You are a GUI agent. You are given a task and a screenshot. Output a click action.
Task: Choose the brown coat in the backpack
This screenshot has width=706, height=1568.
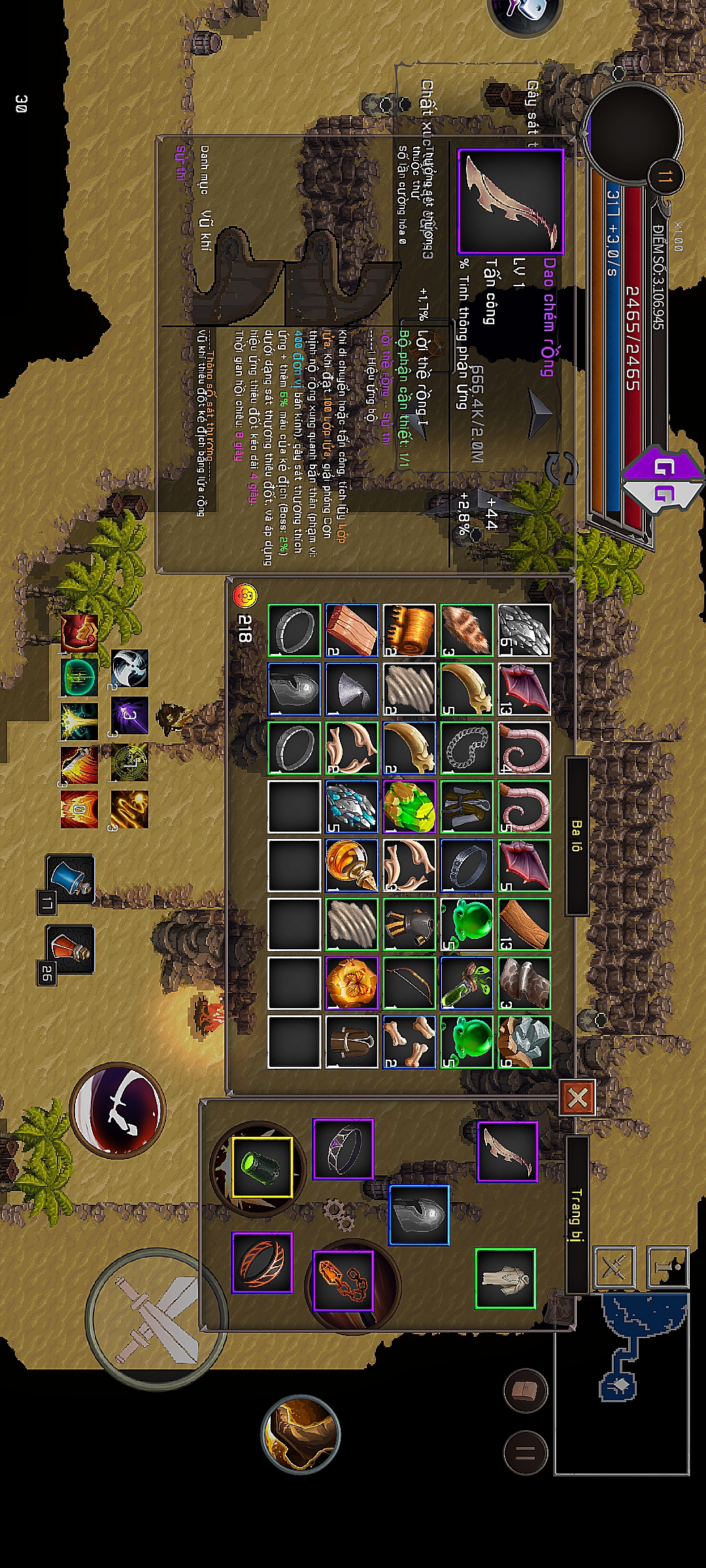[352, 1042]
